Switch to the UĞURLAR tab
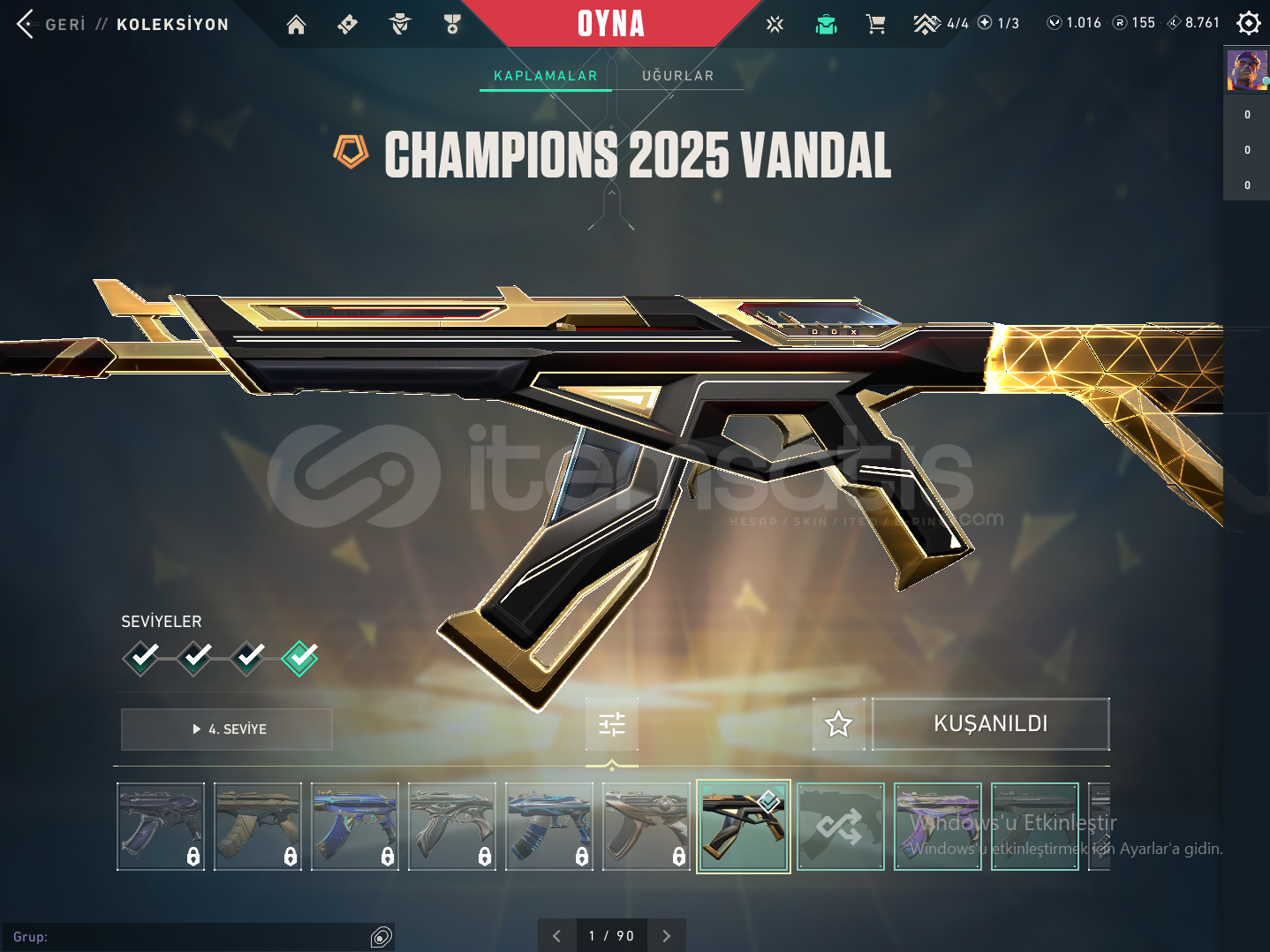This screenshot has height=952, width=1270. click(x=677, y=75)
